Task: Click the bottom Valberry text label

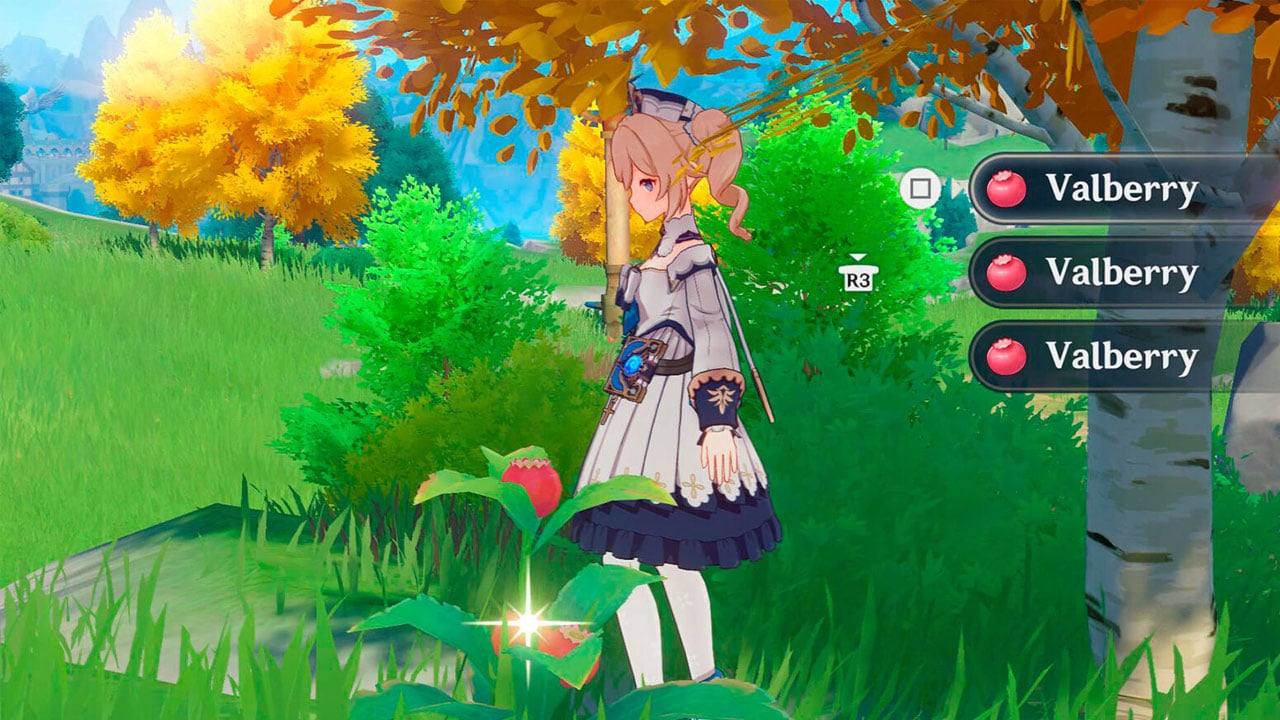Action: coord(1120,356)
